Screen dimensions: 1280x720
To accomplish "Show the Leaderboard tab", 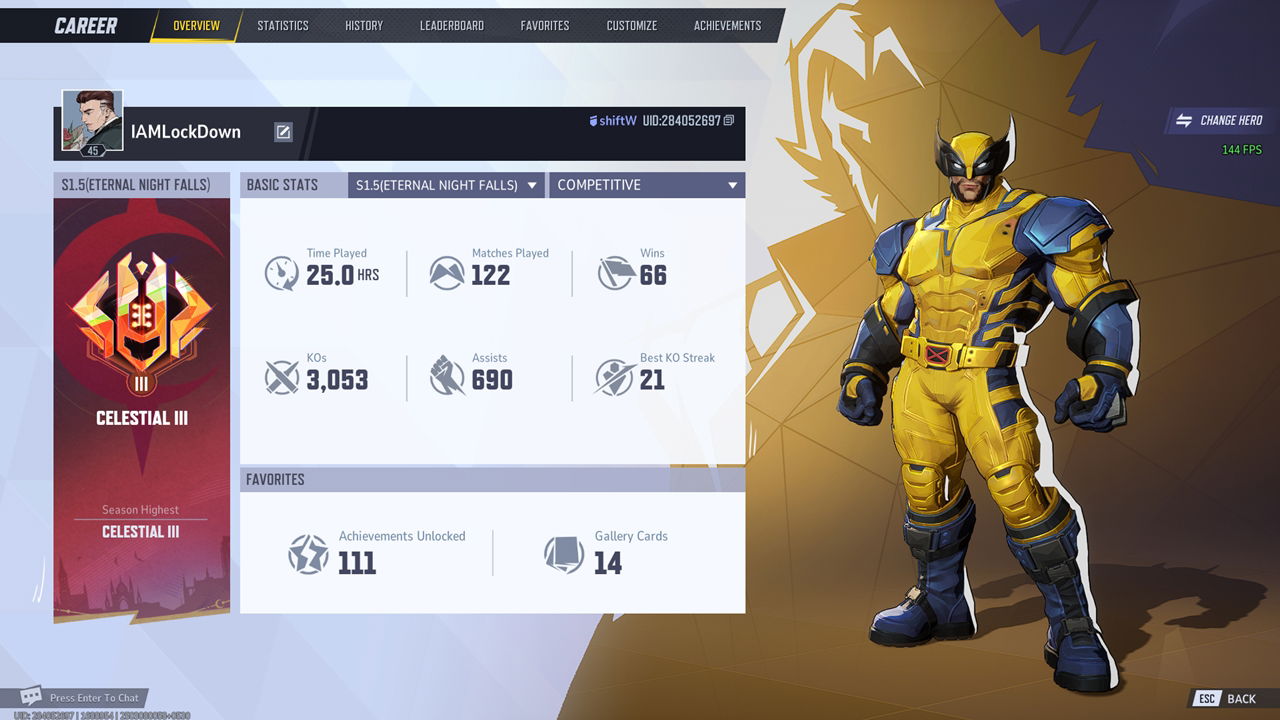I will coord(452,26).
